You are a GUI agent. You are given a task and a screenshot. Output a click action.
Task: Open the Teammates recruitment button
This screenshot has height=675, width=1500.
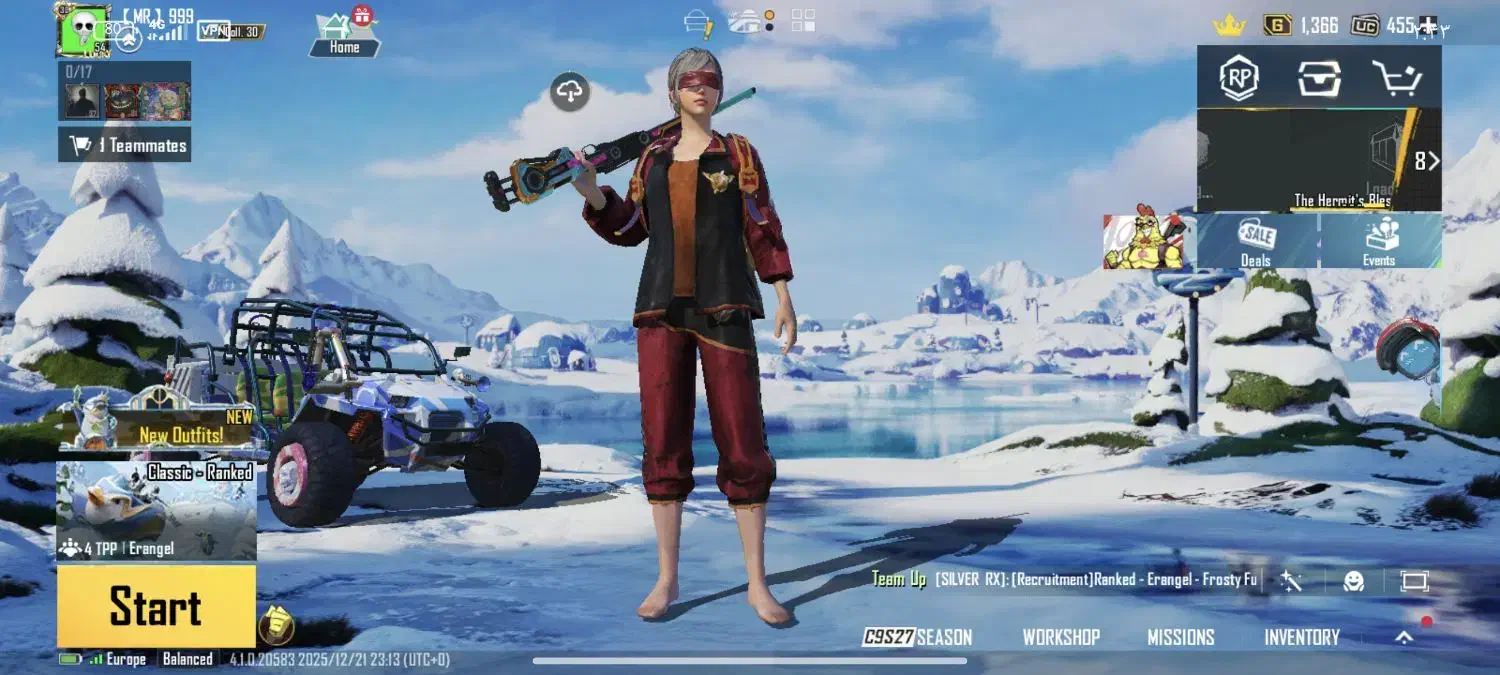125,145
